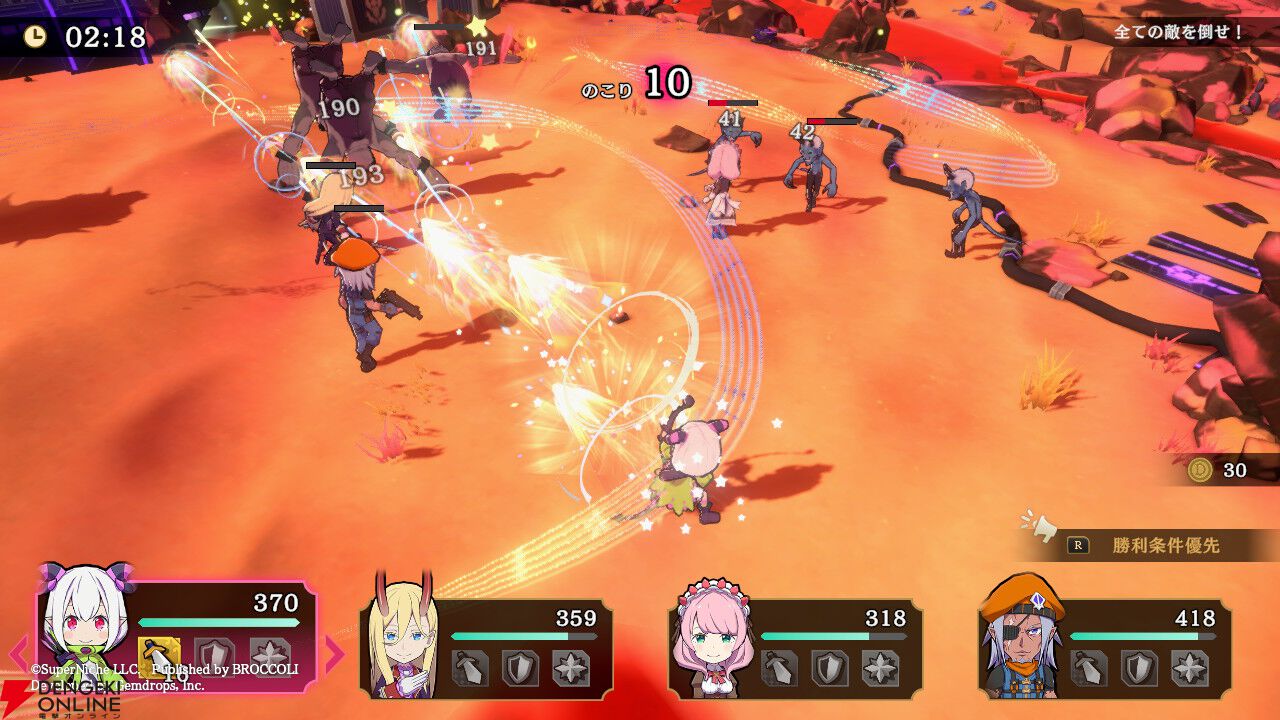The image size is (1280, 720).
Task: Use the eyepatch character's sword skill
Action: point(1089,668)
